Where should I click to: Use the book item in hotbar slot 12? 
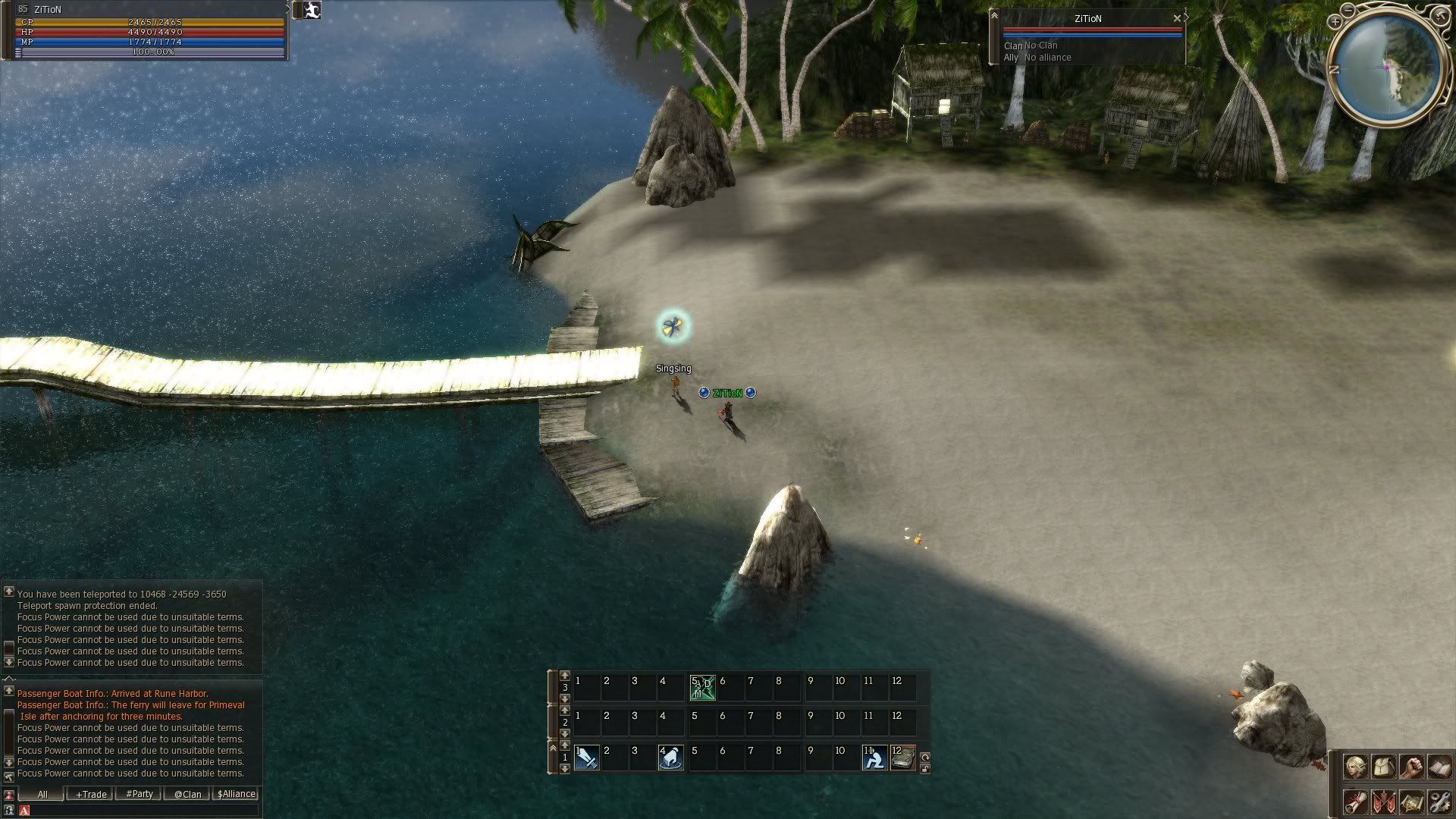pyautogui.click(x=902, y=758)
